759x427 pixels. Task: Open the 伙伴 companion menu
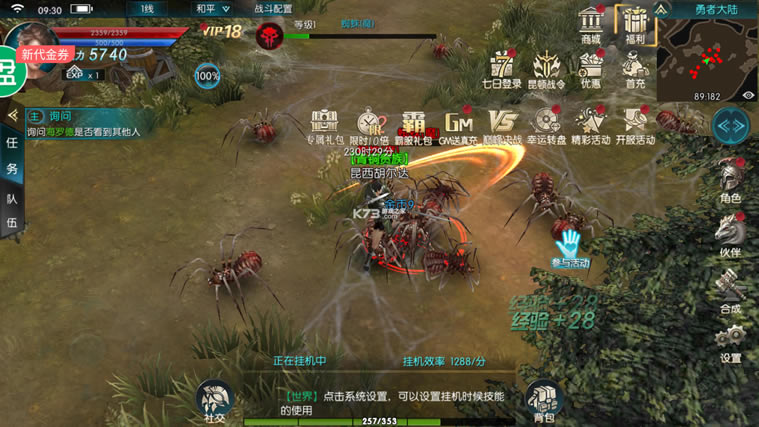tap(730, 235)
